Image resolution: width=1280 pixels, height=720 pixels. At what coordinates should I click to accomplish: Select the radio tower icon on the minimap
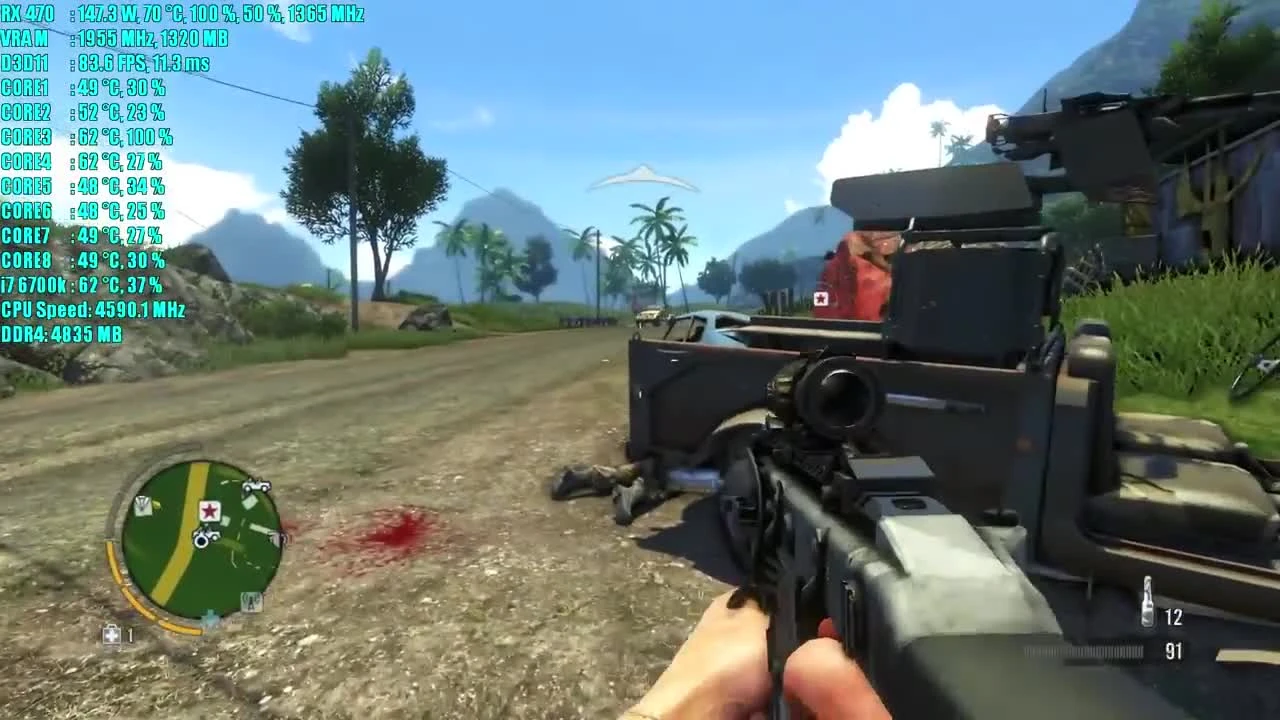(251, 600)
